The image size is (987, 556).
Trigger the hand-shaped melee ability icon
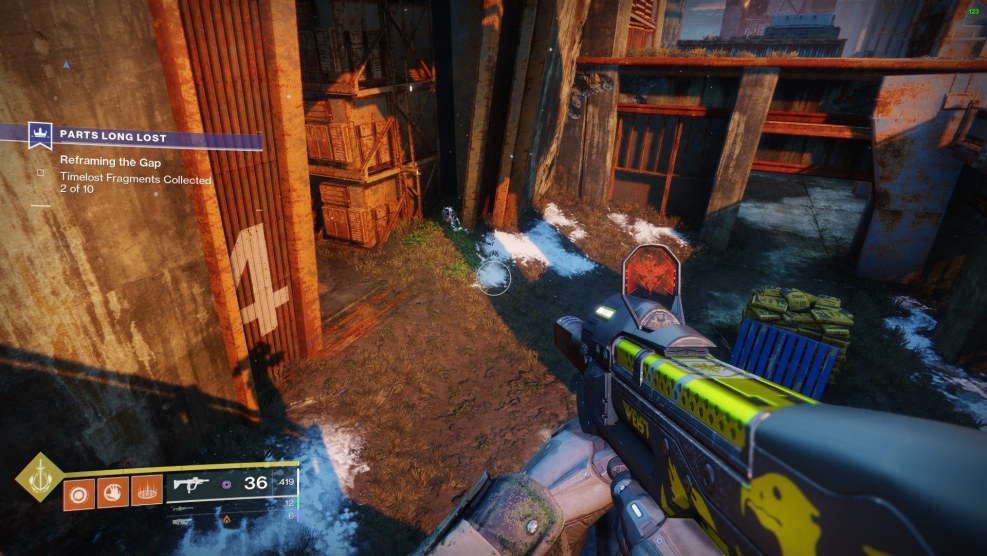tap(113, 492)
